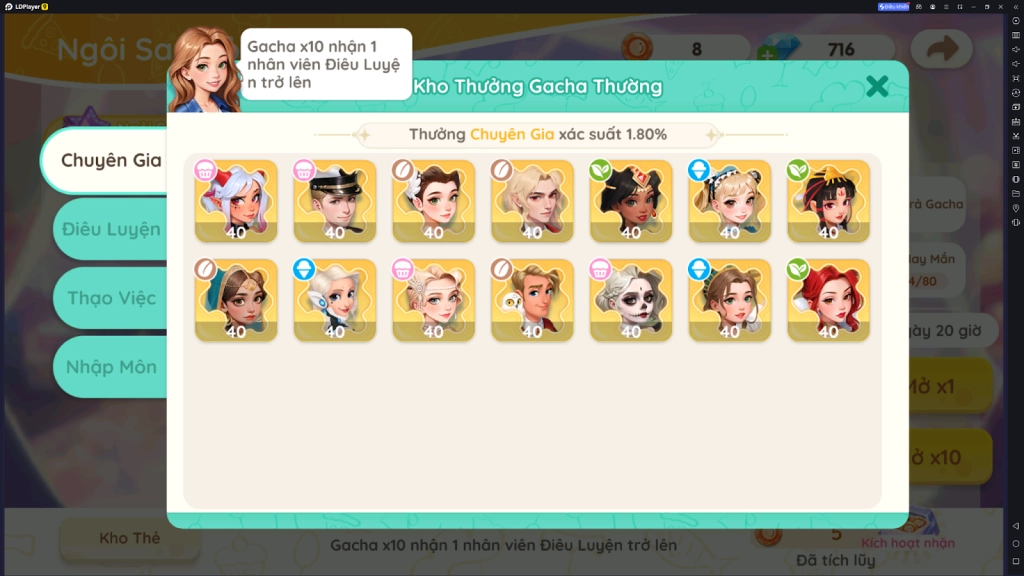Choose the woman in the teal headscarf
The width and height of the screenshot is (1024, 576).
236,300
